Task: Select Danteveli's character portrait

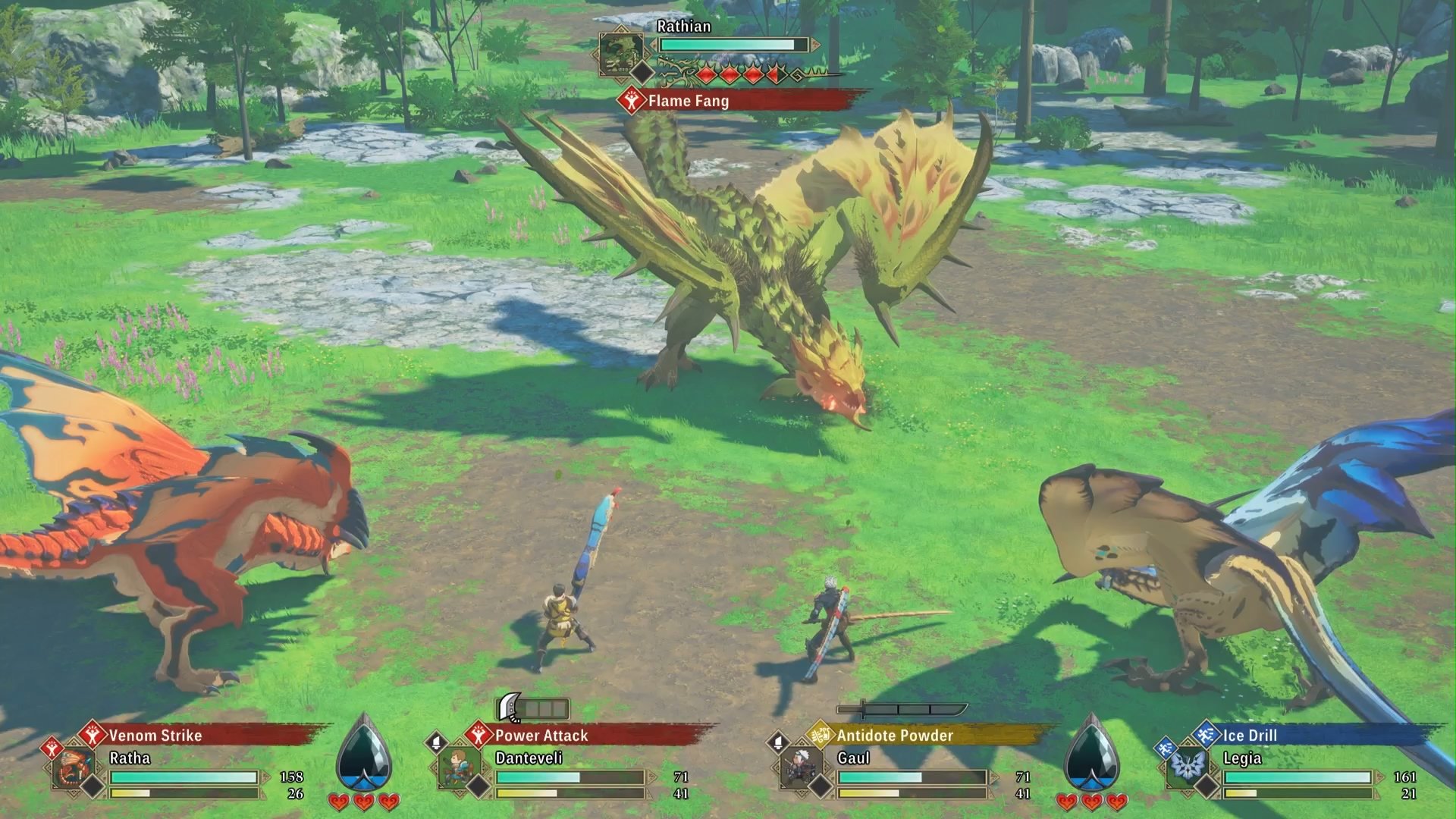Action: point(459,768)
